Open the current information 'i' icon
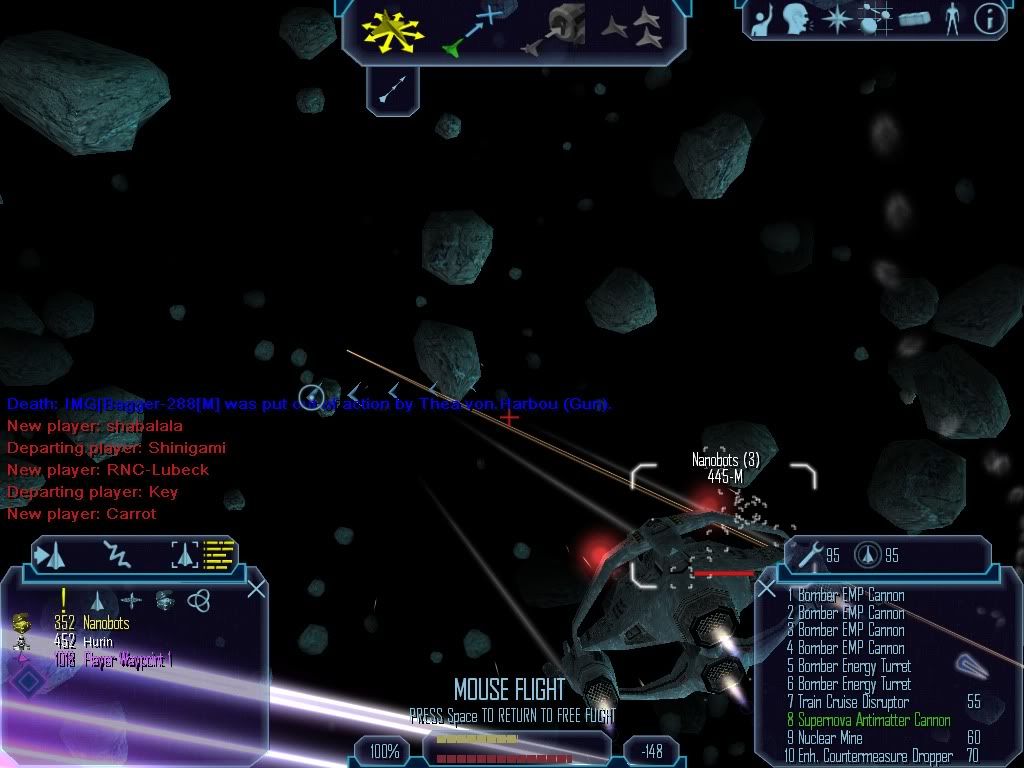This screenshot has height=768, width=1024. click(x=989, y=19)
